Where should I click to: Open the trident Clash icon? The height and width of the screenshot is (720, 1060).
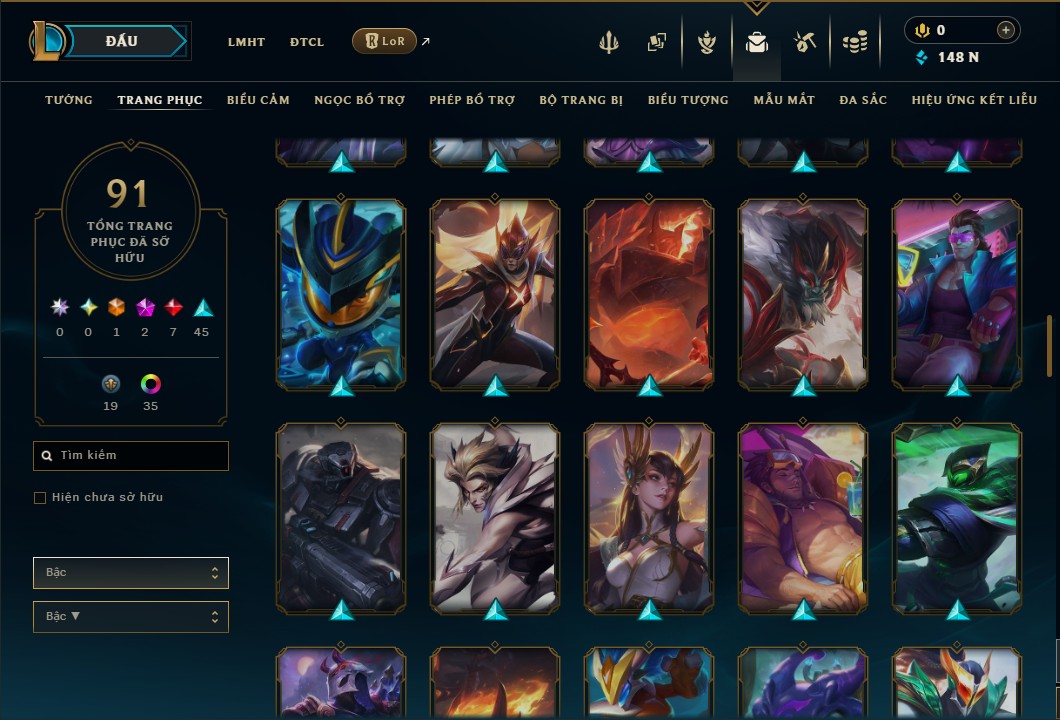click(609, 42)
